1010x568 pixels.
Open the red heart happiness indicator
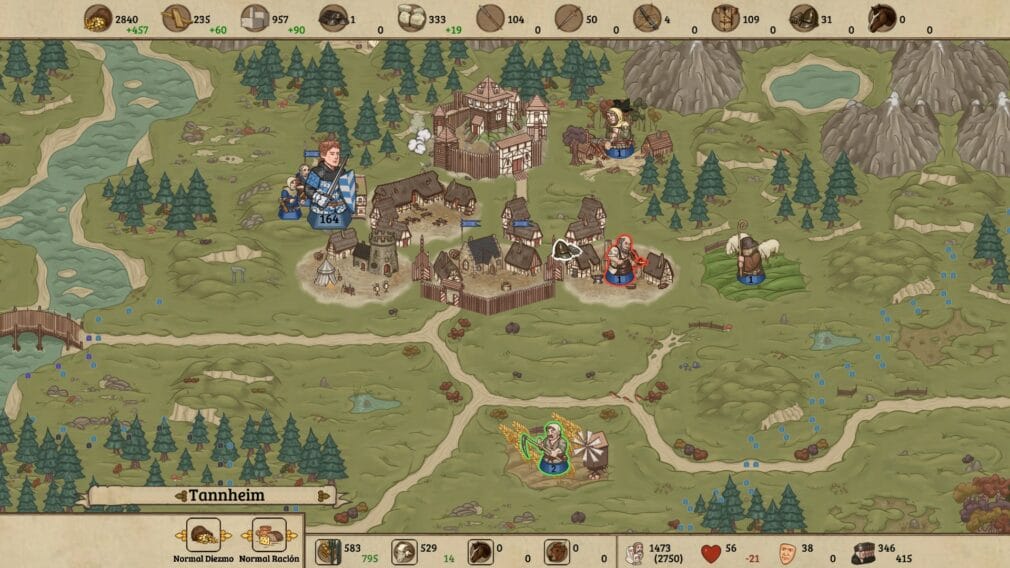click(710, 551)
